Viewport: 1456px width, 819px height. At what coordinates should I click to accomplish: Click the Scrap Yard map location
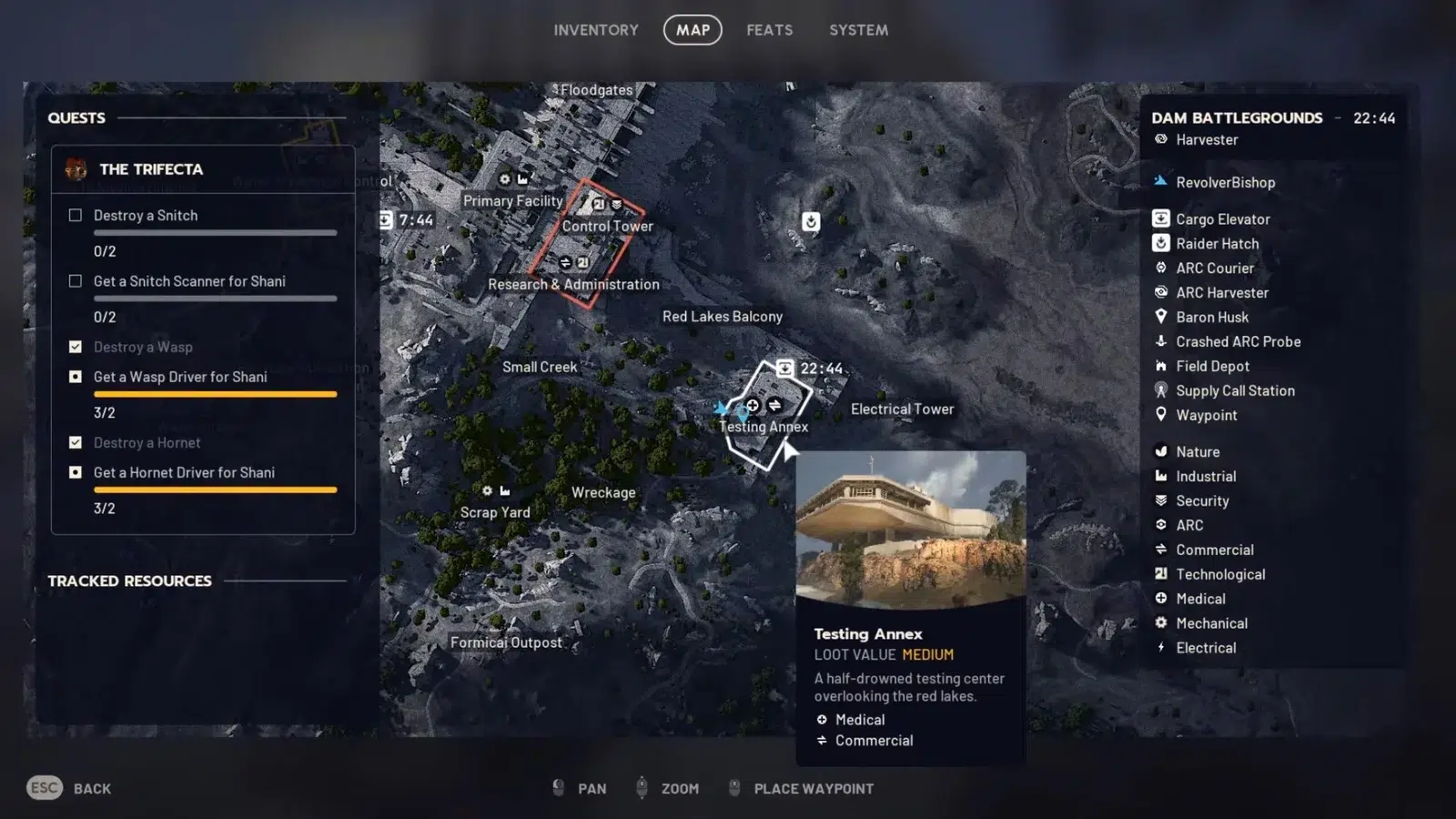point(495,512)
